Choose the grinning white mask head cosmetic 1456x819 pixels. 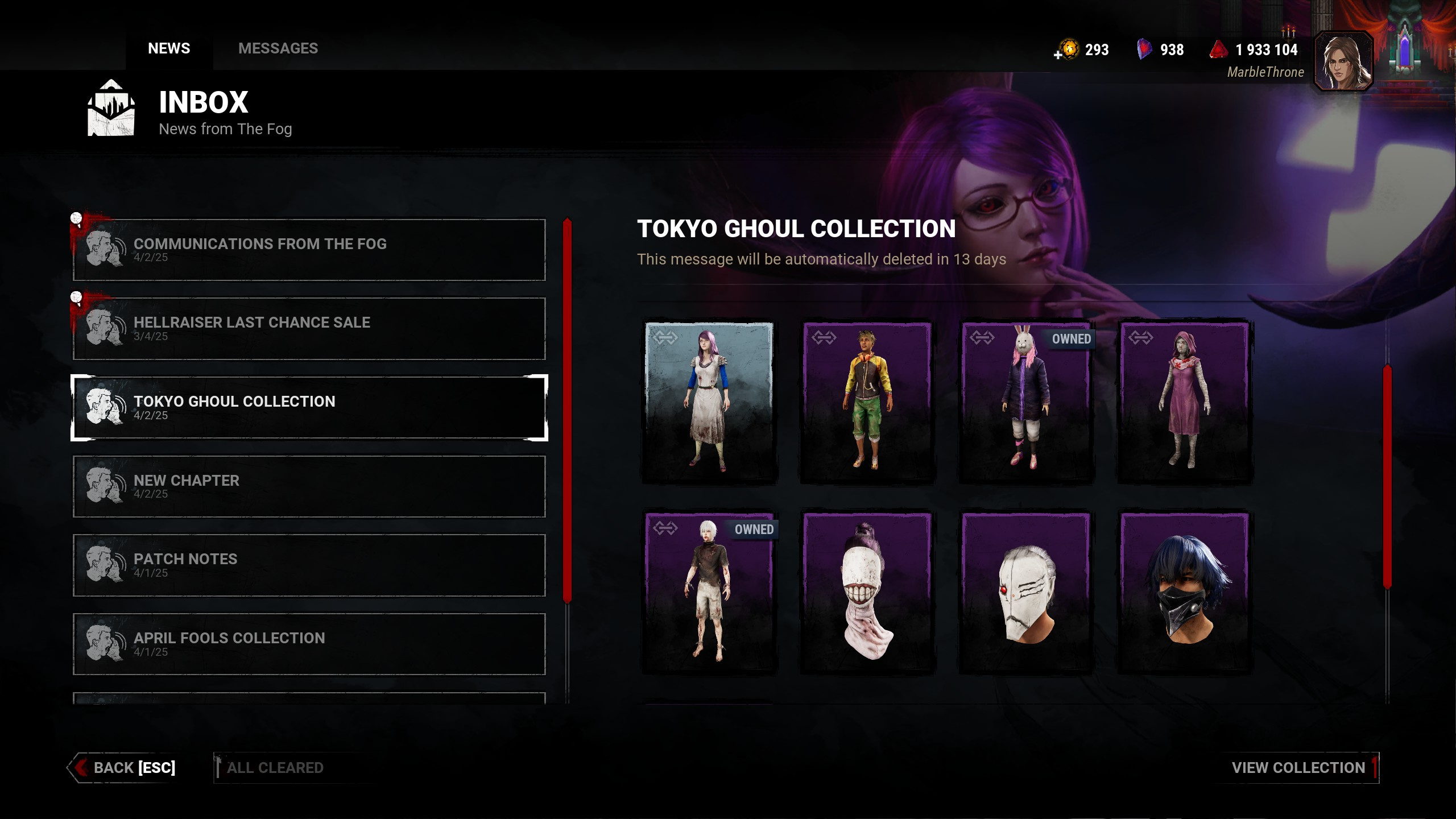[x=867, y=591]
